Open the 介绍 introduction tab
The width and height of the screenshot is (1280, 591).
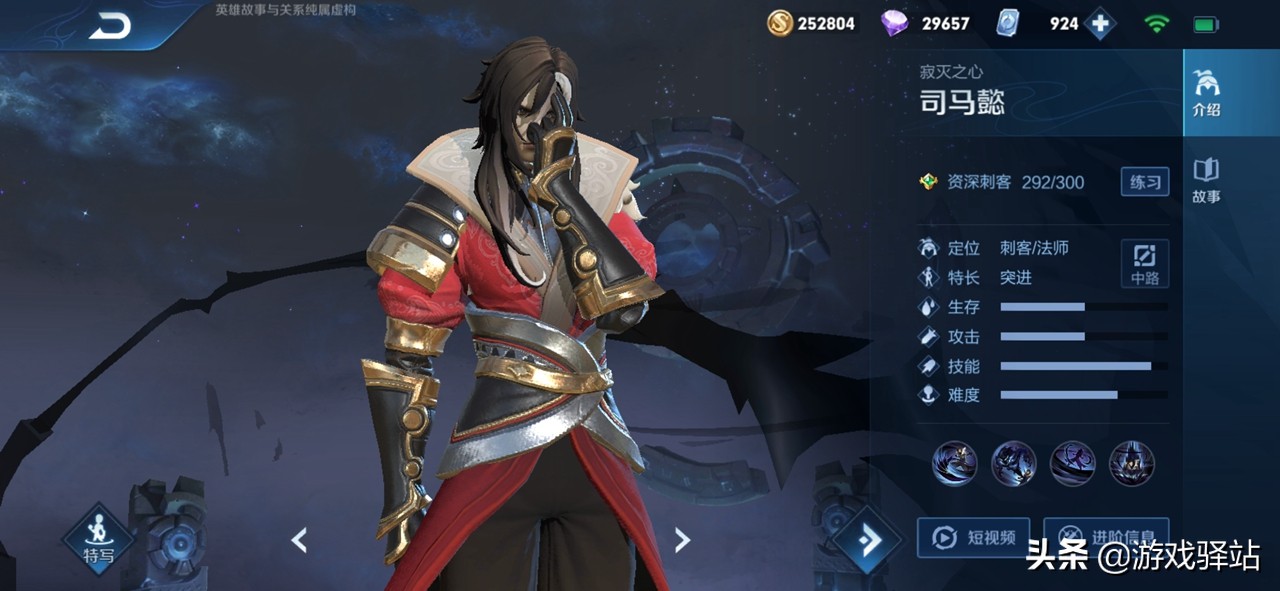1206,93
